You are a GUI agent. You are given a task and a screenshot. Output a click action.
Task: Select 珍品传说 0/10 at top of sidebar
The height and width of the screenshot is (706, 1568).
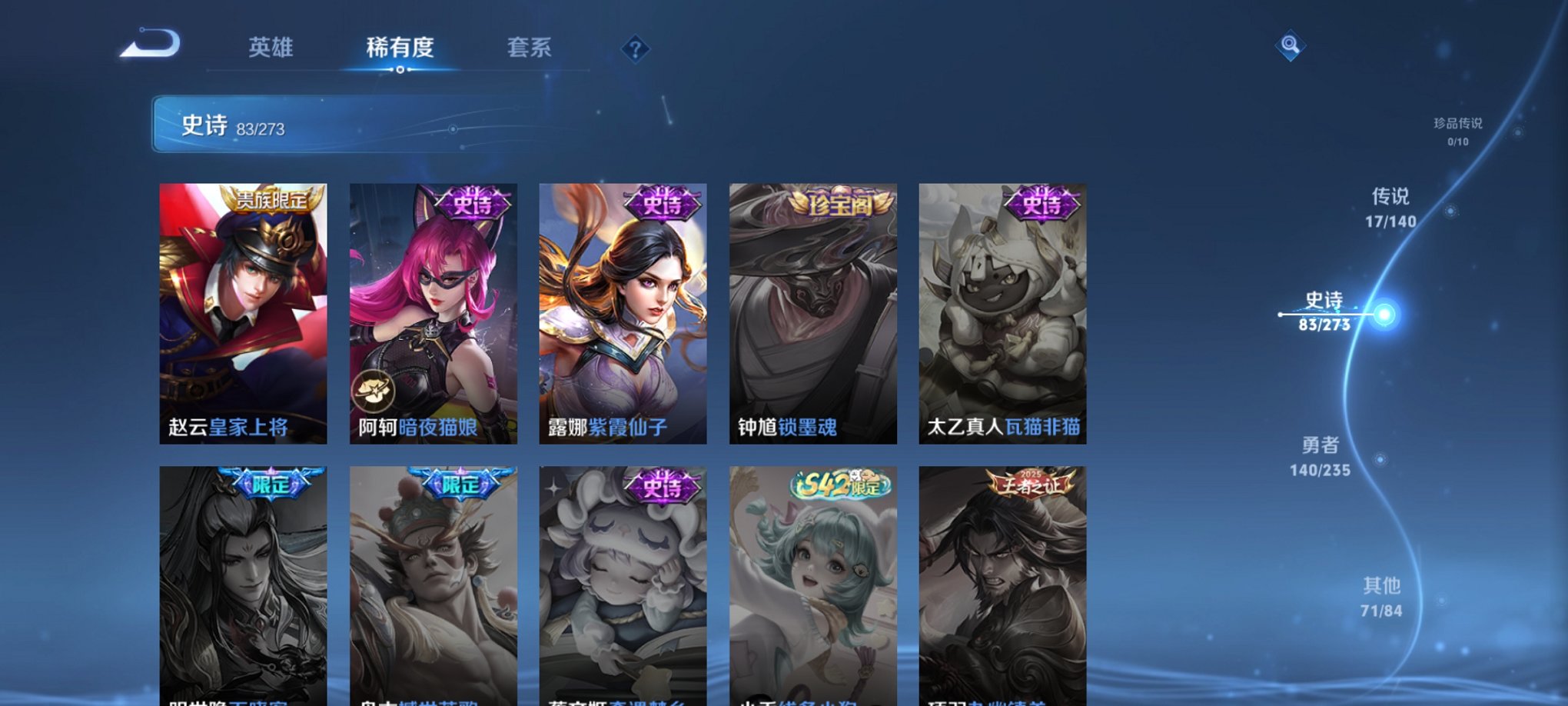(x=1459, y=131)
